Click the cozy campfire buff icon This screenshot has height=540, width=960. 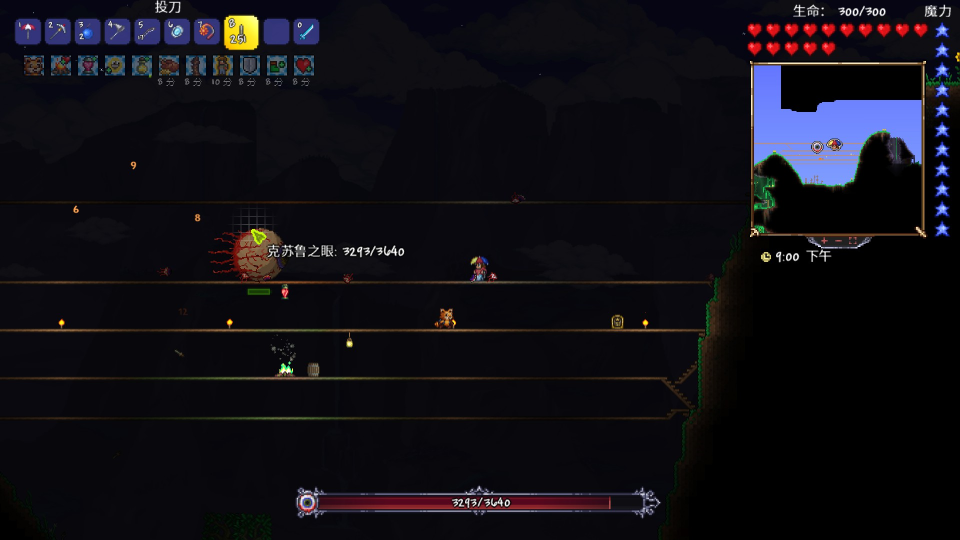(60, 66)
